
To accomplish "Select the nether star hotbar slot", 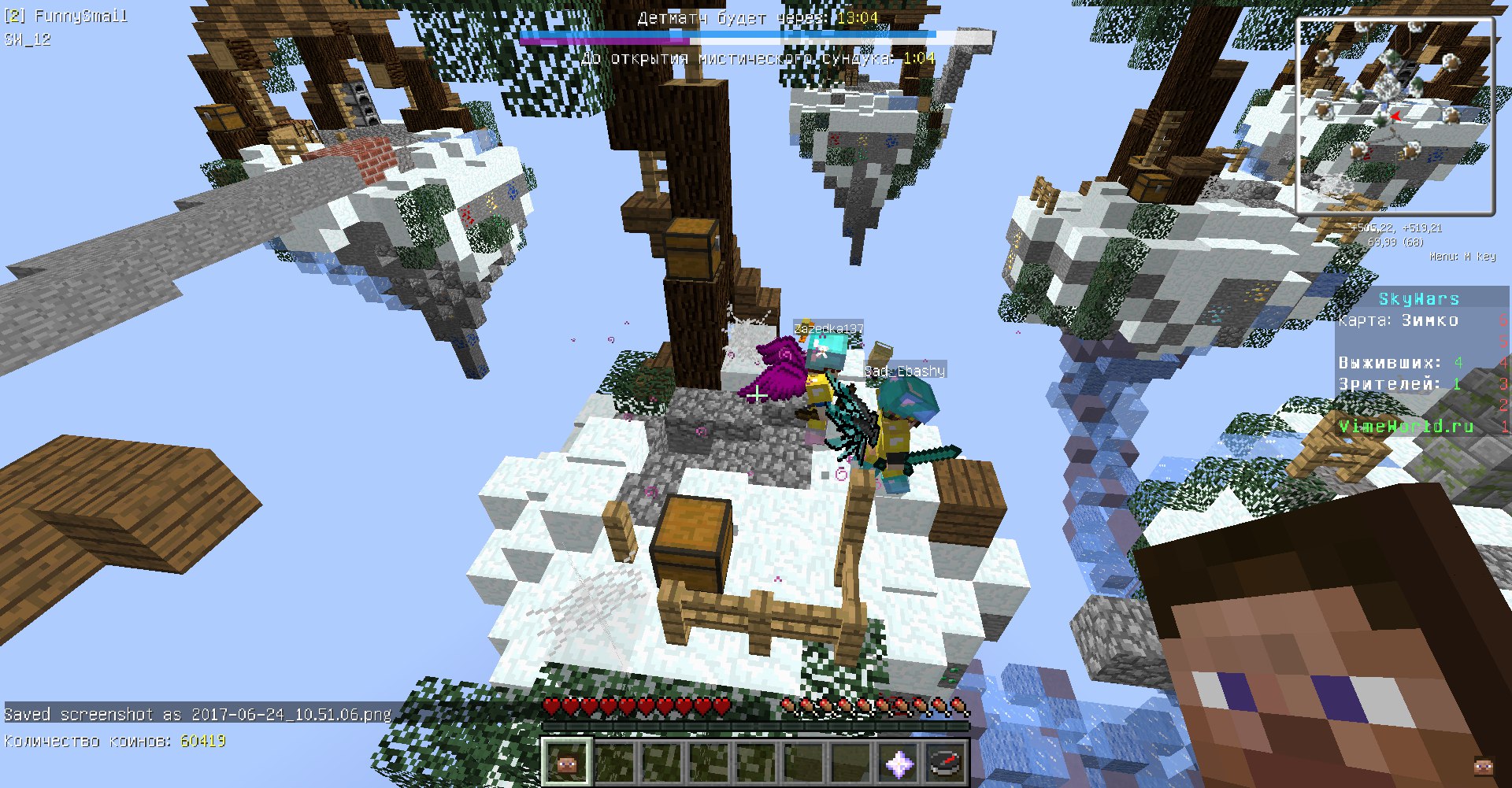I will point(899,762).
